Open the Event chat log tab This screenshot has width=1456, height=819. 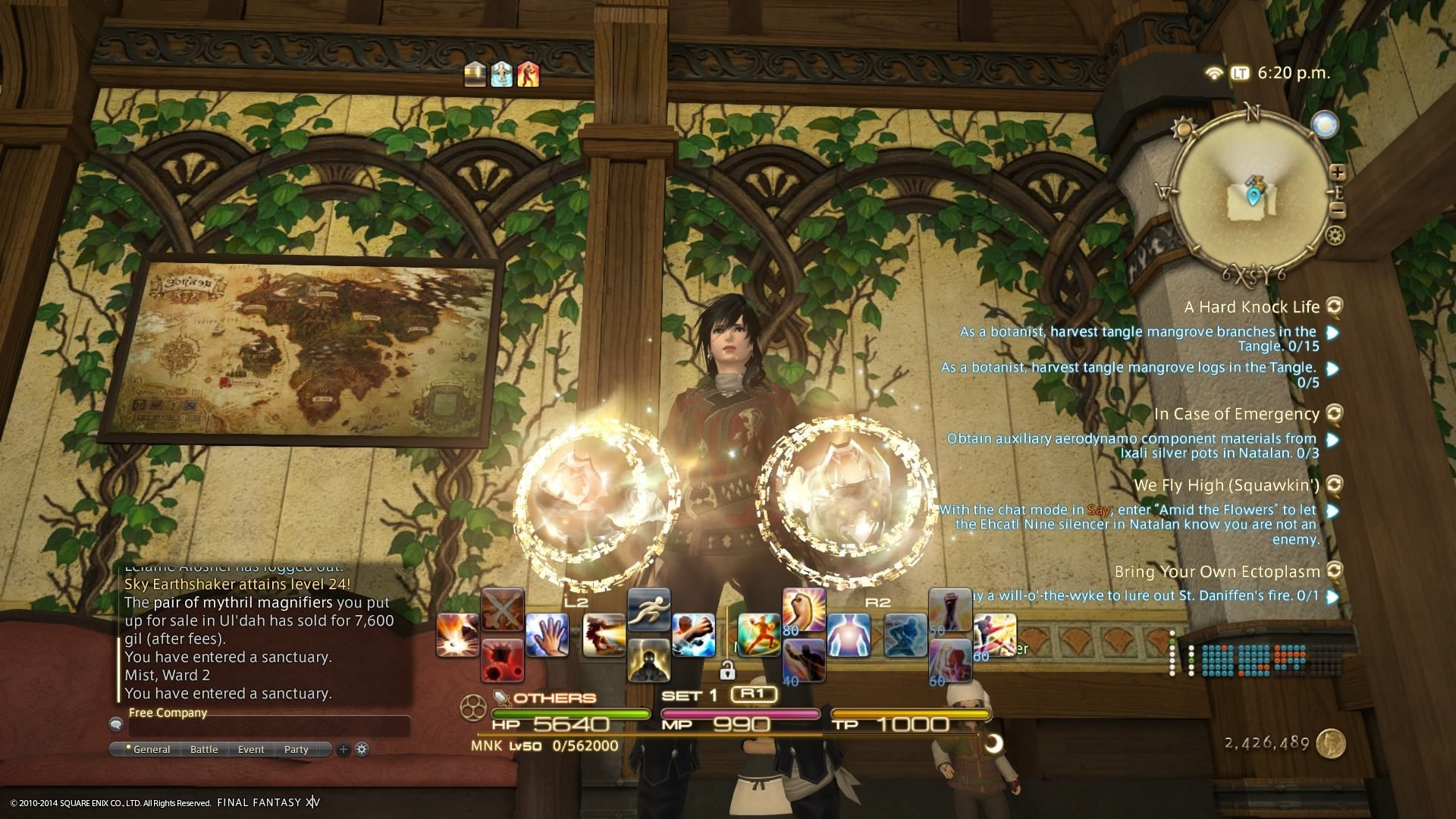pyautogui.click(x=251, y=749)
